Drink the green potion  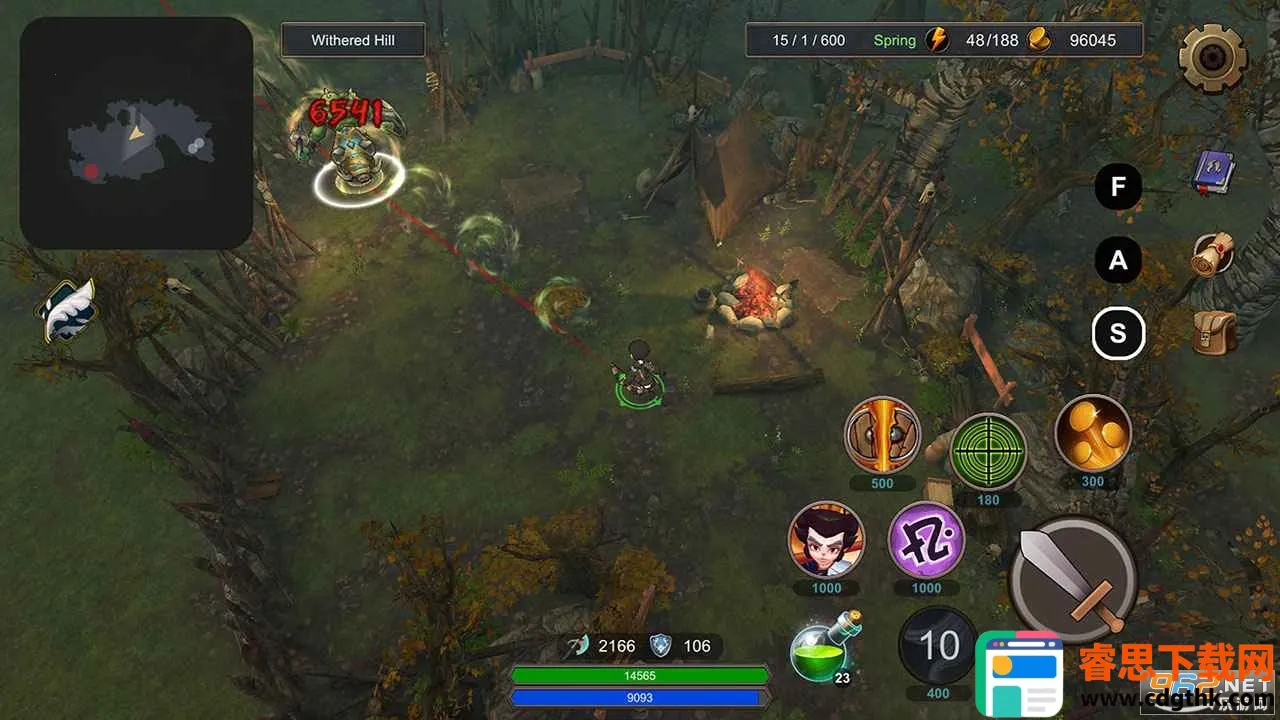(x=822, y=650)
